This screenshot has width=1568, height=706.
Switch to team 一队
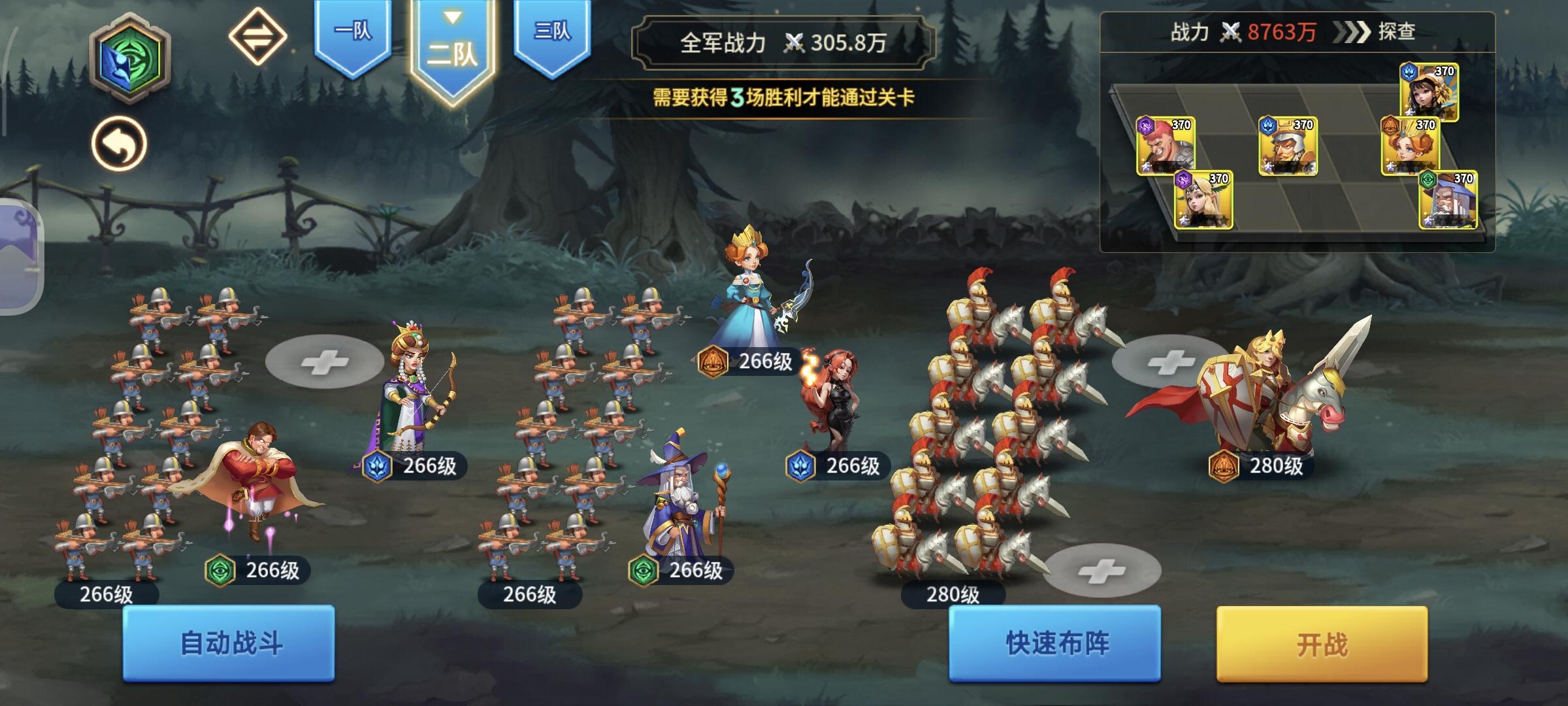[351, 29]
